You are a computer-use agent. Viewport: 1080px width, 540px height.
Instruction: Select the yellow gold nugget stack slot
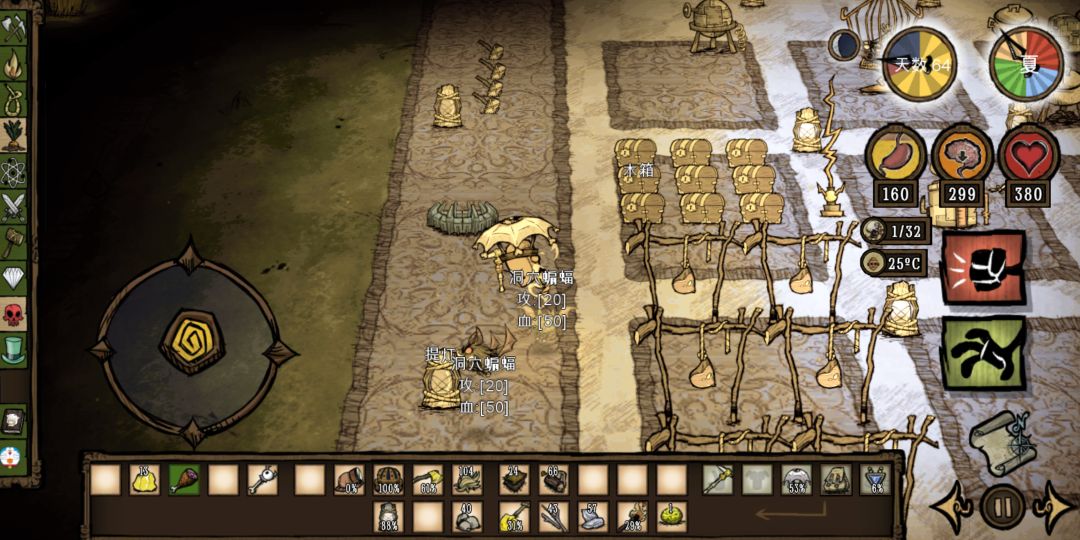pos(145,480)
